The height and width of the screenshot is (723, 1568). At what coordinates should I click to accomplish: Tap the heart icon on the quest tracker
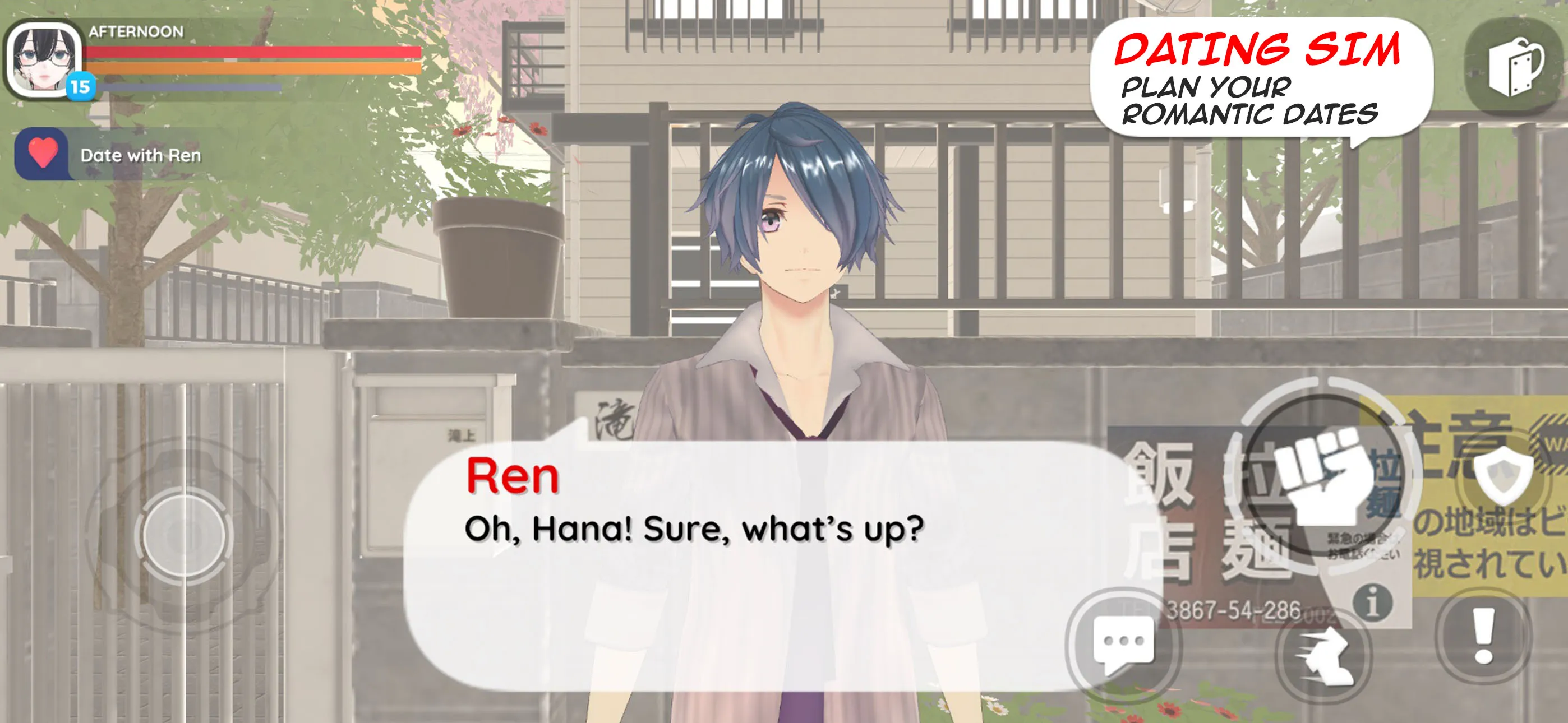(x=43, y=154)
